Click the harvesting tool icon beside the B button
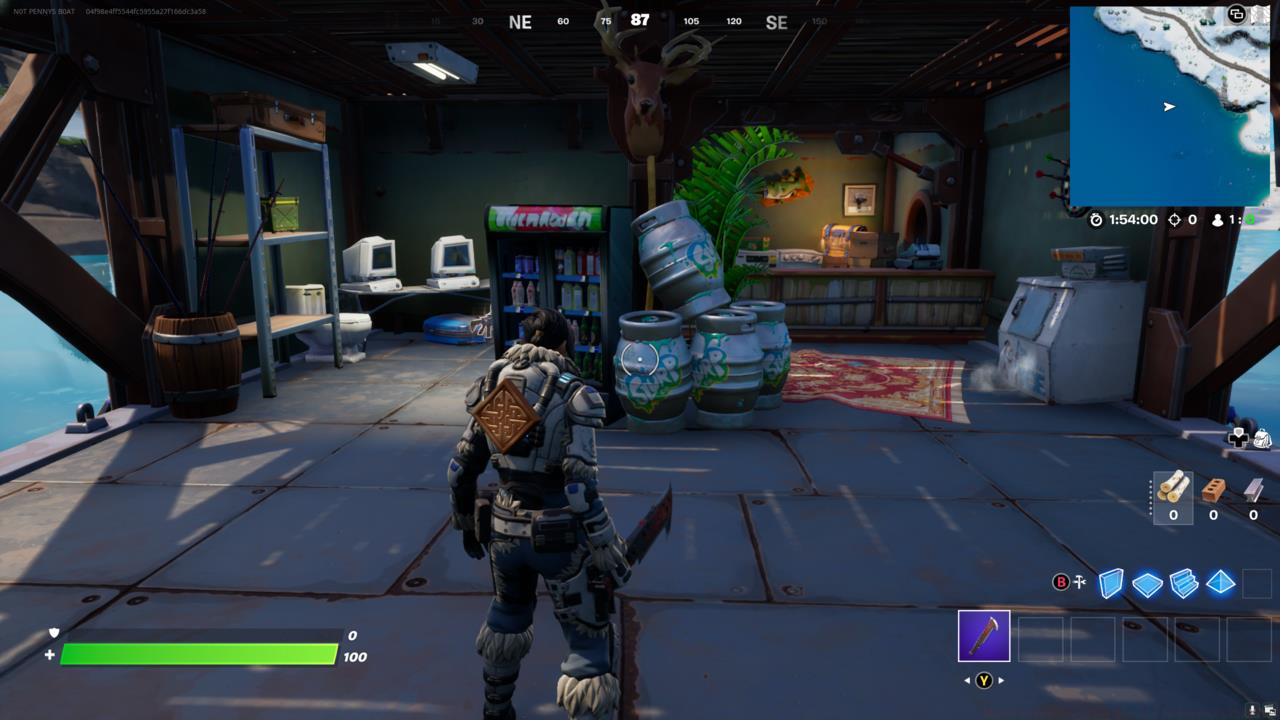 point(1078,581)
